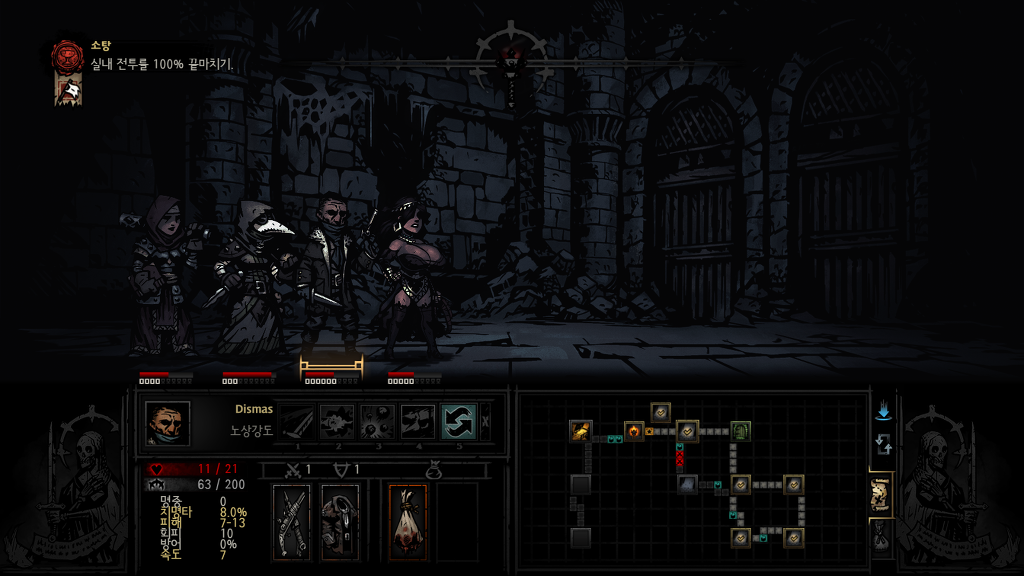Select the treasure room on the map
Screen dimensions: 1024x576
click(x=581, y=431)
